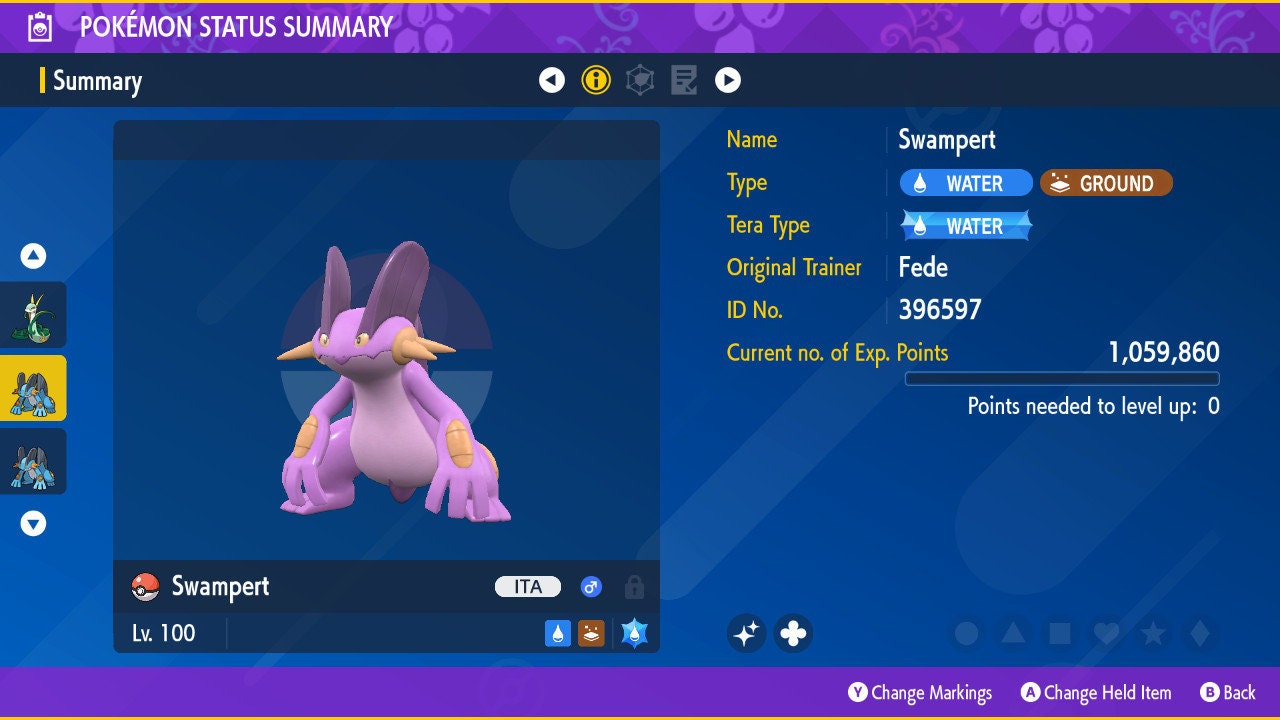This screenshot has height=720, width=1280.
Task: Toggle the triangle marking
Action: 1013,633
